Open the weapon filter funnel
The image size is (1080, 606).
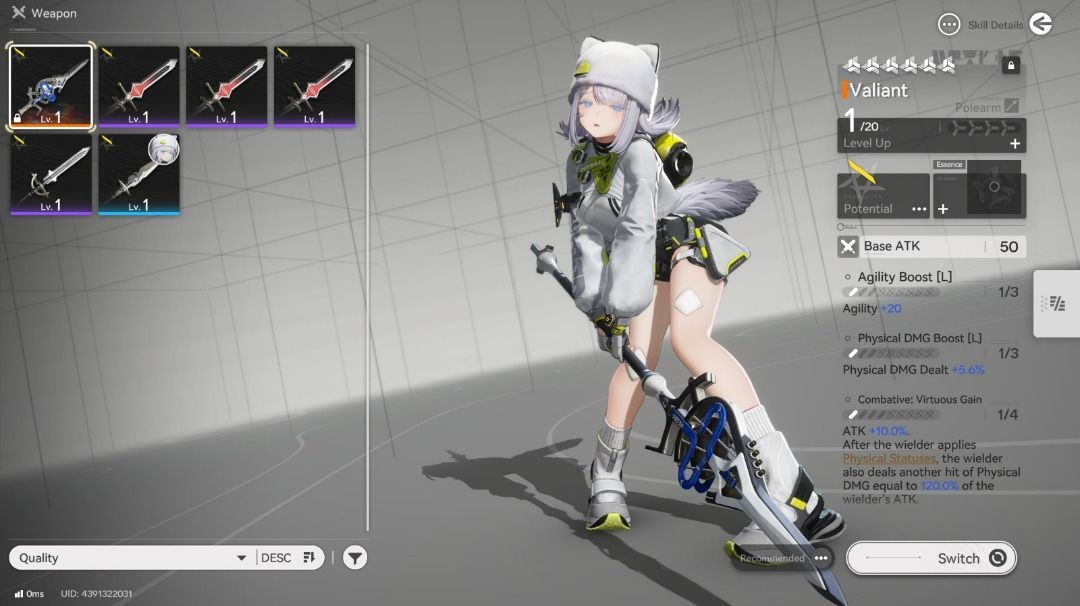355,558
